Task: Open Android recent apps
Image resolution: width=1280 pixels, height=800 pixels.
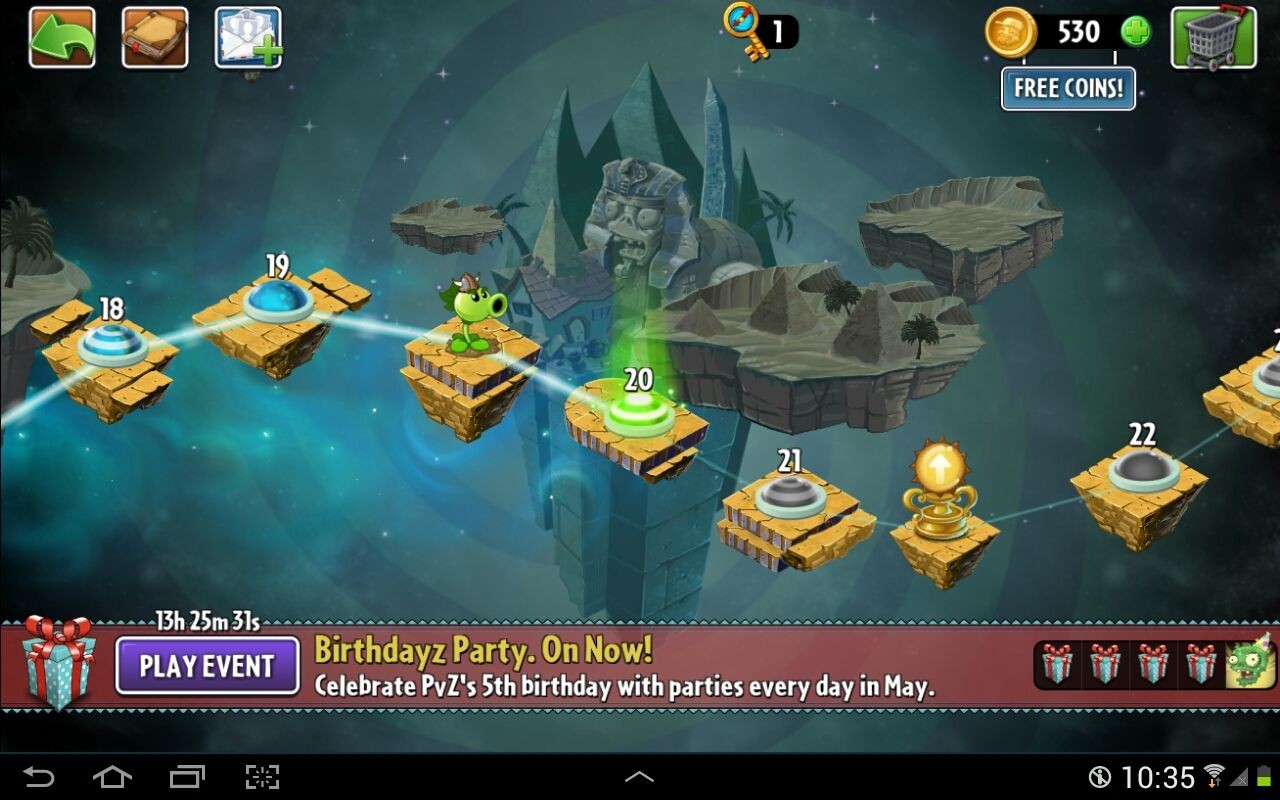Action: [187, 776]
